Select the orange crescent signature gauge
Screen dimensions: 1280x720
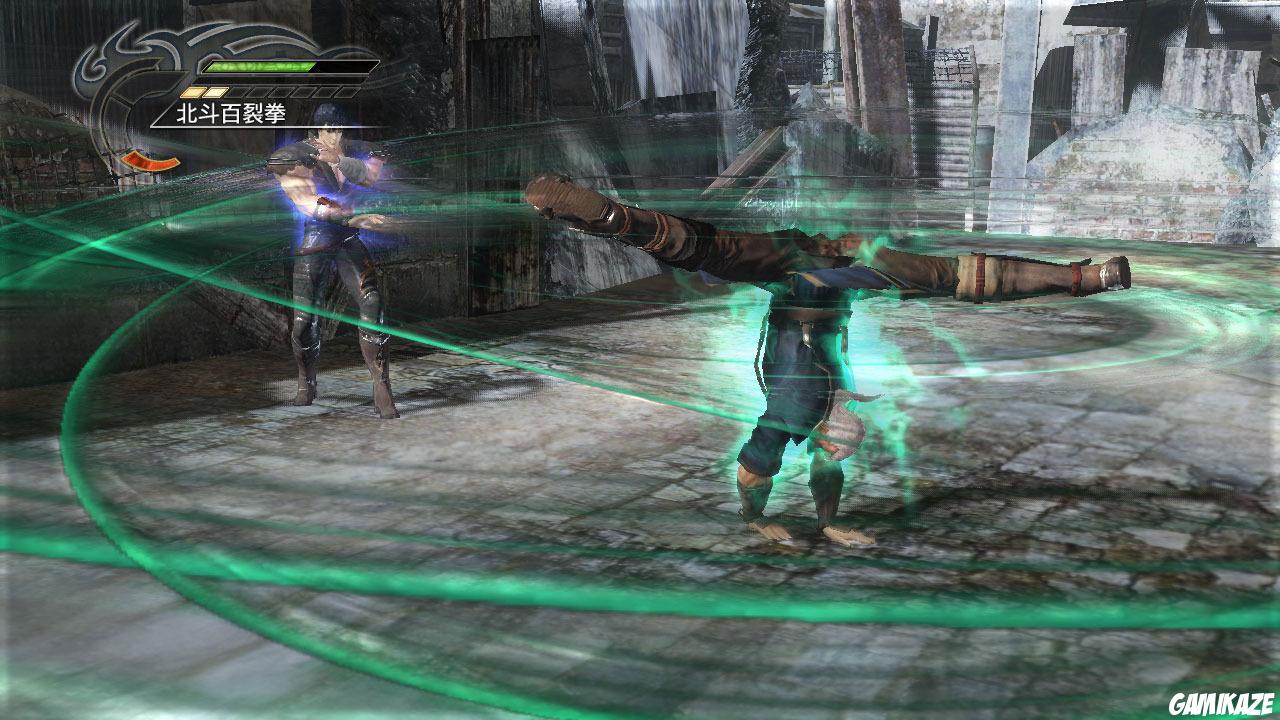click(x=149, y=160)
